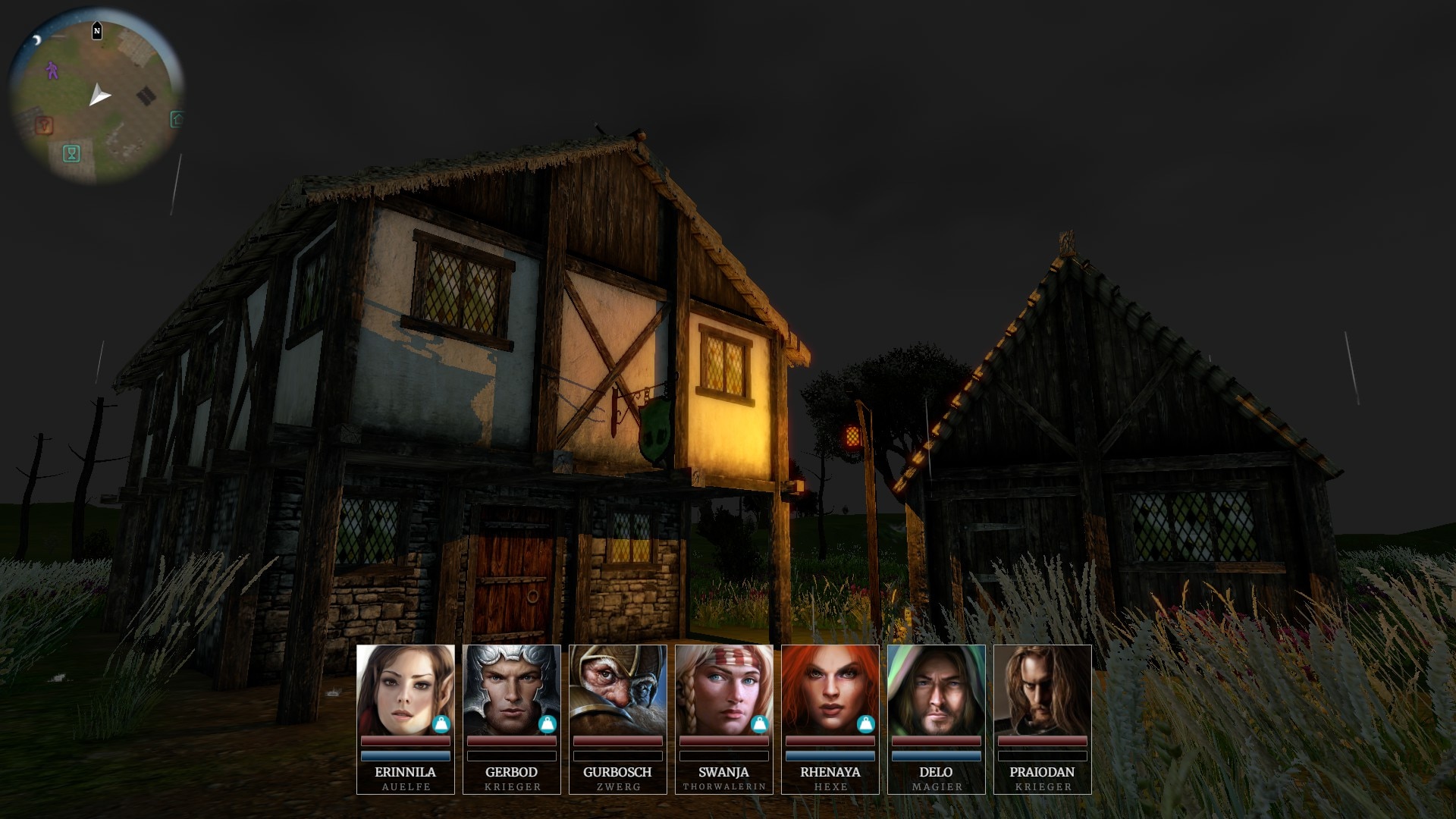This screenshot has height=819, width=1456.
Task: Open Rhenaya the Hexe portrait
Action: click(x=830, y=690)
